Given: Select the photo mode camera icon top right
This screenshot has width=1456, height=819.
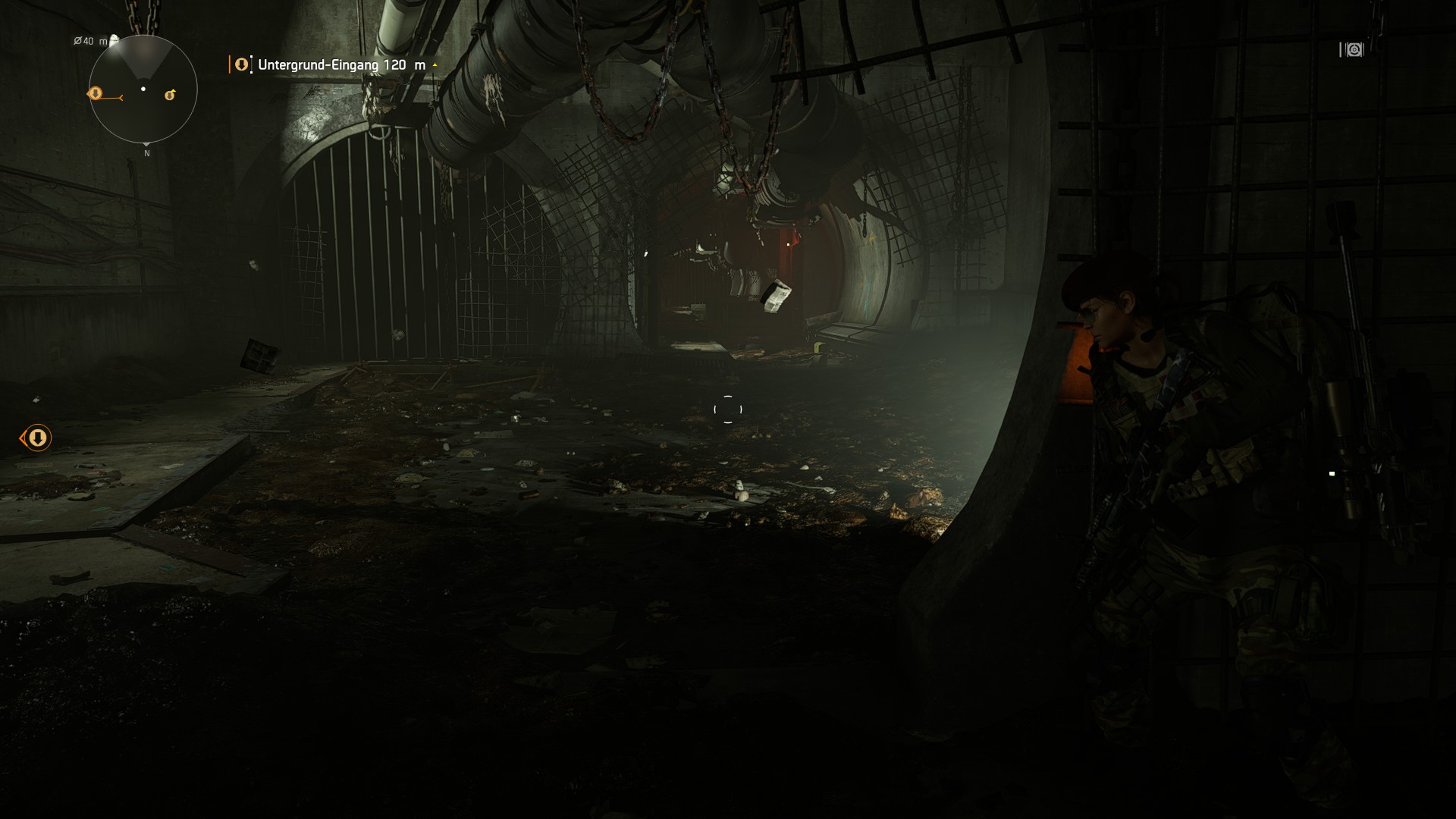Looking at the screenshot, I should pyautogui.click(x=1354, y=50).
